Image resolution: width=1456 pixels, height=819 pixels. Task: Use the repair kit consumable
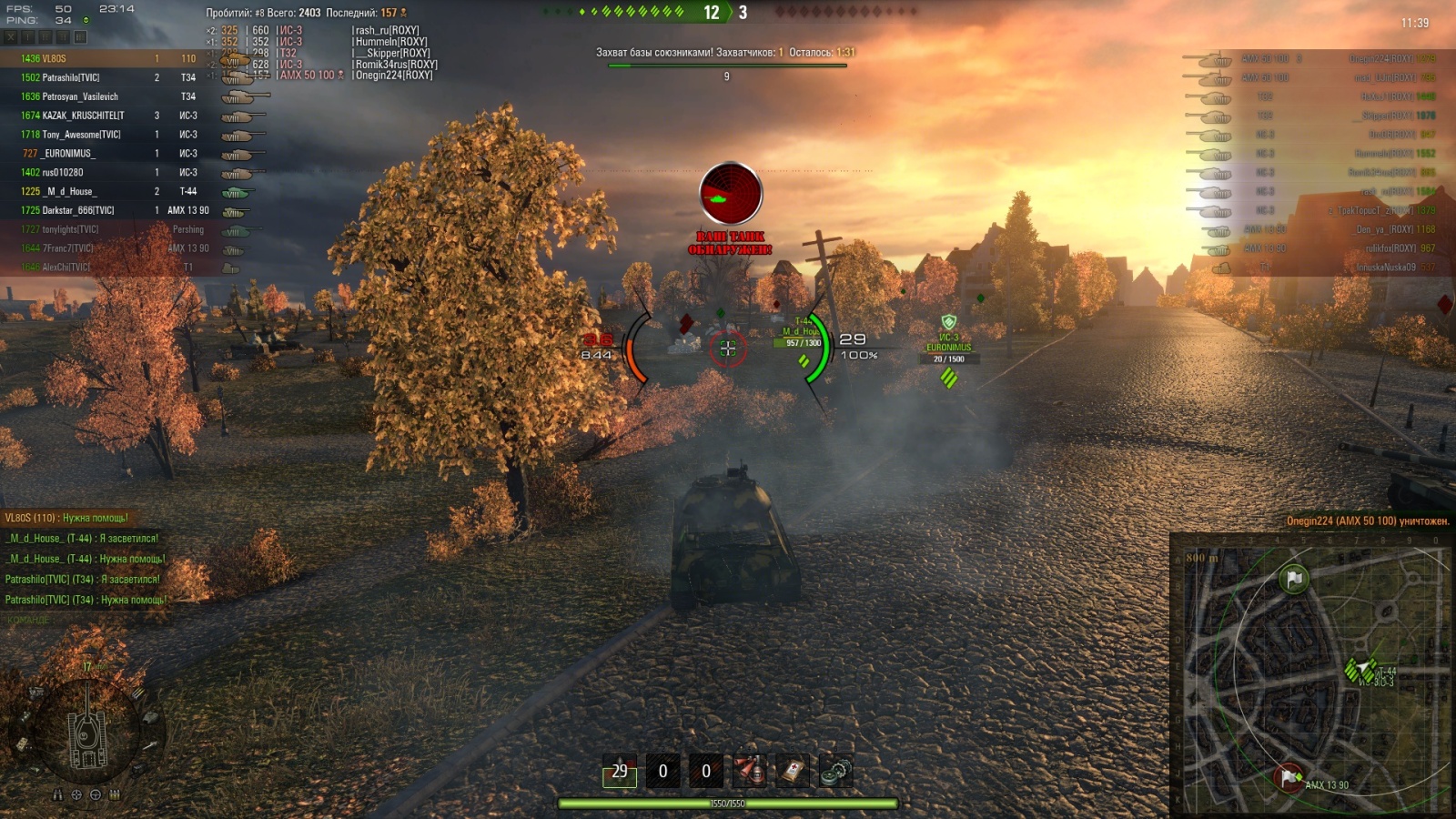(835, 772)
